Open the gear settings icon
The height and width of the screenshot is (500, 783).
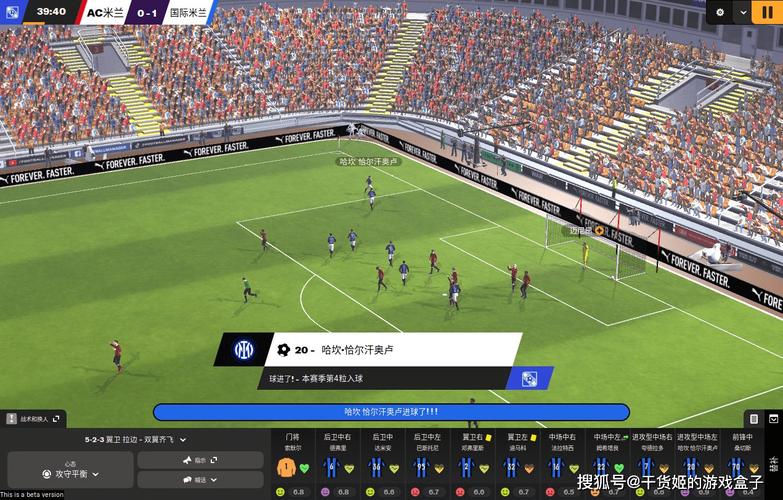tap(720, 12)
